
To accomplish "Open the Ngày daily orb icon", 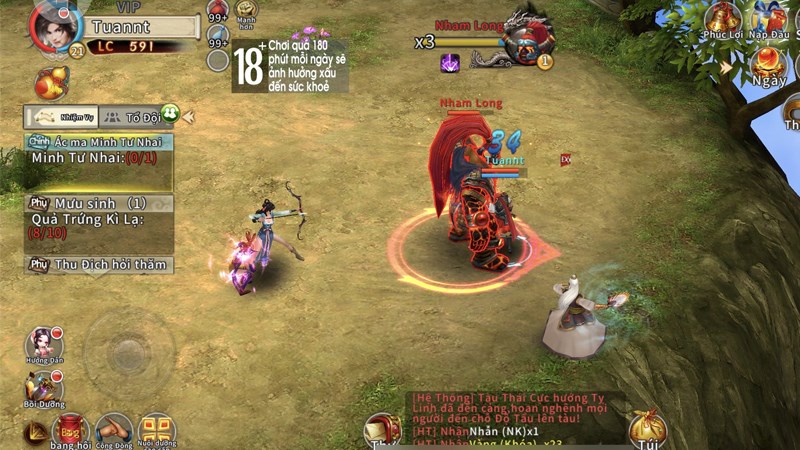I will [x=770, y=64].
